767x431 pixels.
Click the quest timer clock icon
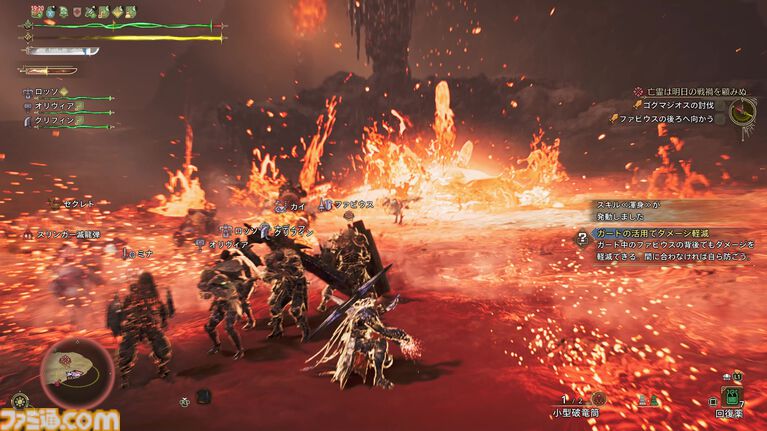pos(741,113)
